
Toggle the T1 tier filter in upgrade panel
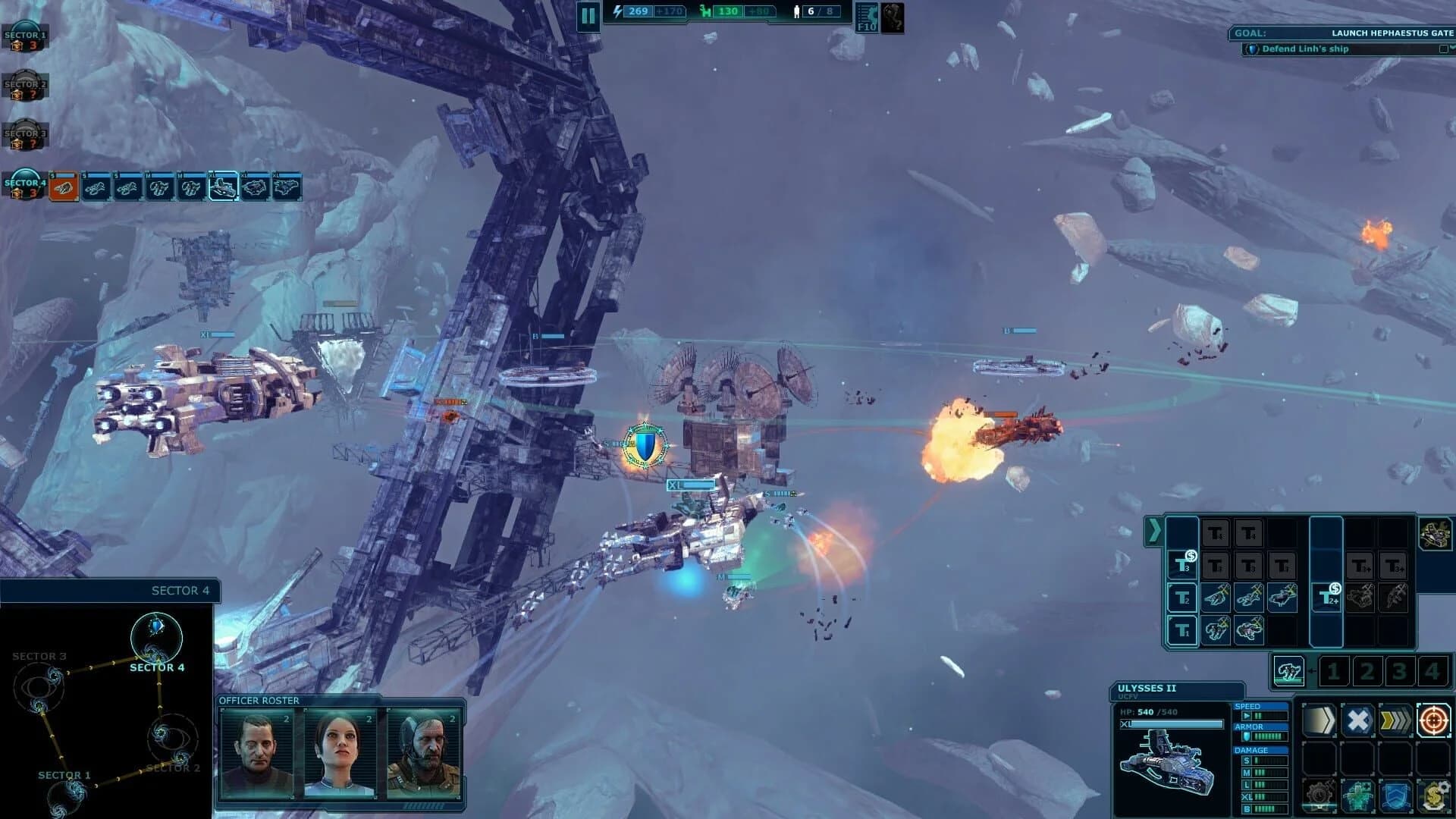pos(1182,630)
